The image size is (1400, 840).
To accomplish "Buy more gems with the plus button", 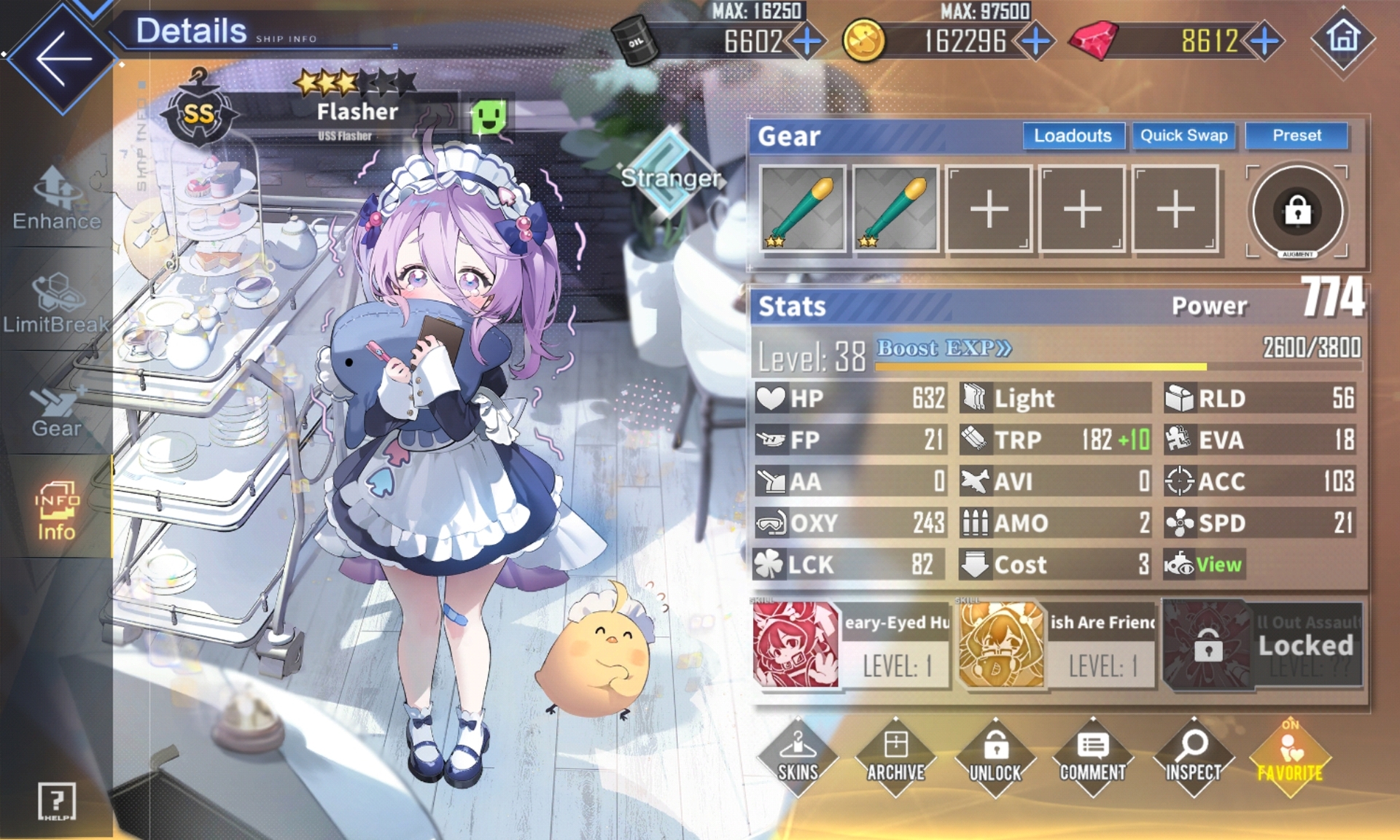I will 1264,41.
